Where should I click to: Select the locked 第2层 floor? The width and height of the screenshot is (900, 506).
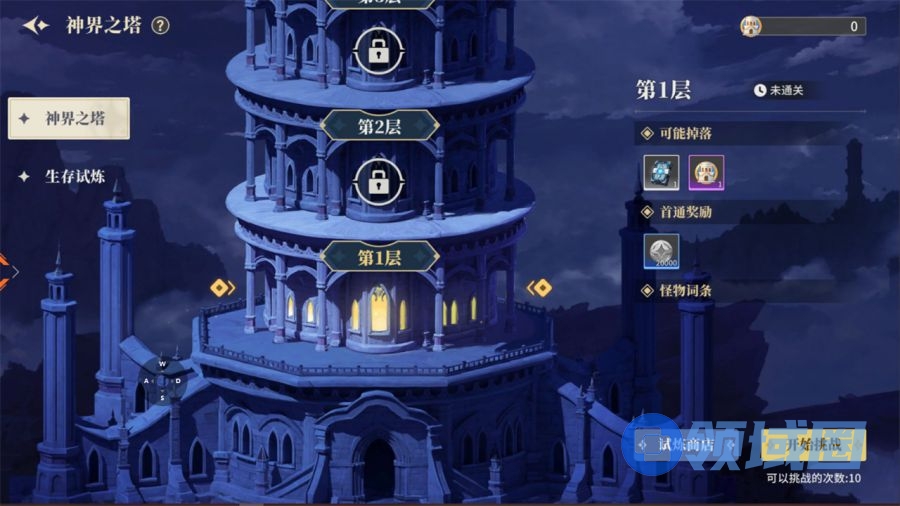click(379, 182)
